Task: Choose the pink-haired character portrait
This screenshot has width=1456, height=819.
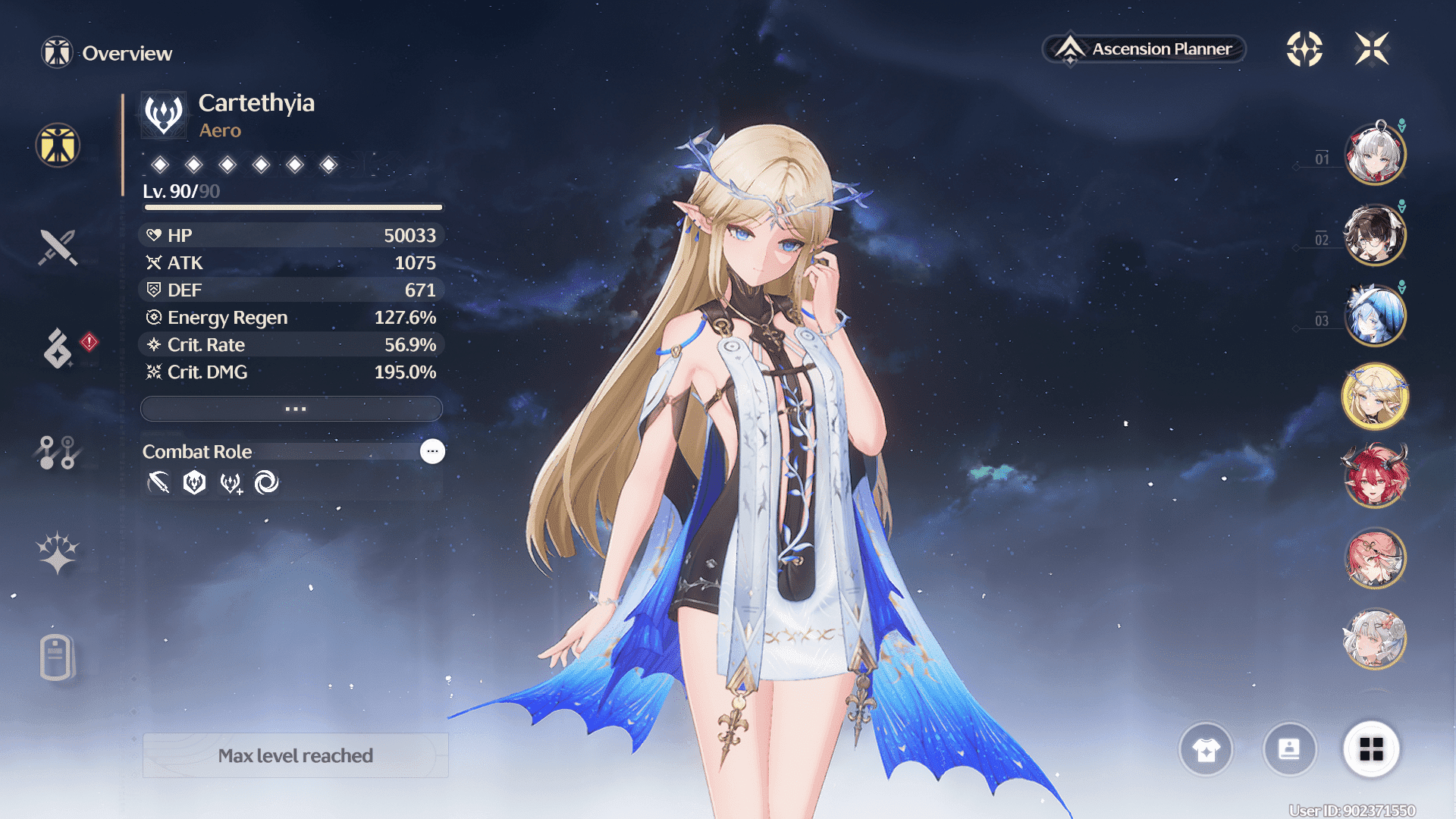Action: [x=1375, y=558]
